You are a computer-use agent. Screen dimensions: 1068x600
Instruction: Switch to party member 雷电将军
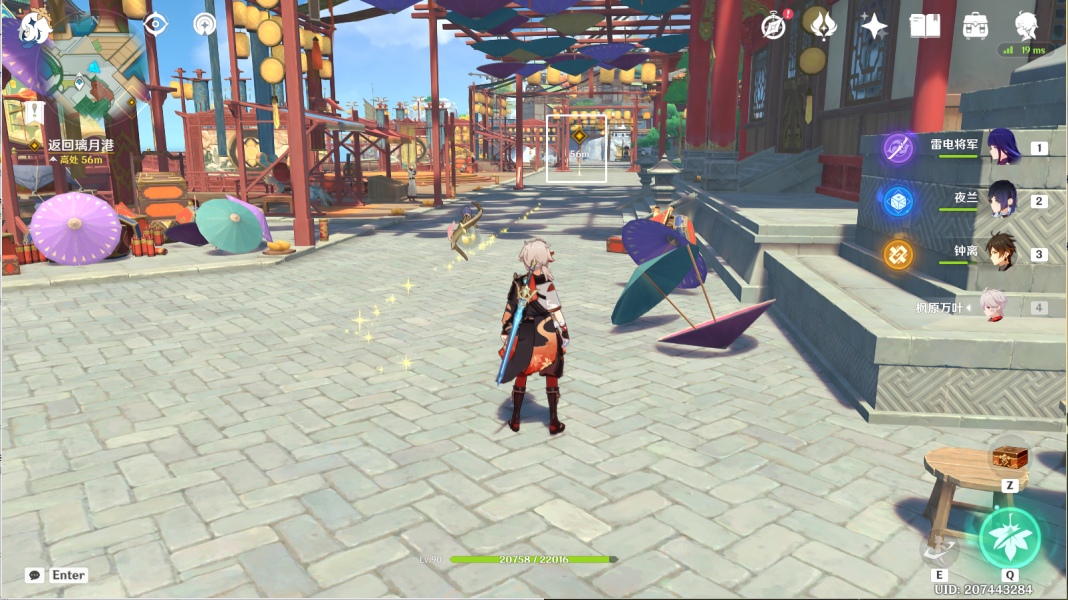point(1003,148)
